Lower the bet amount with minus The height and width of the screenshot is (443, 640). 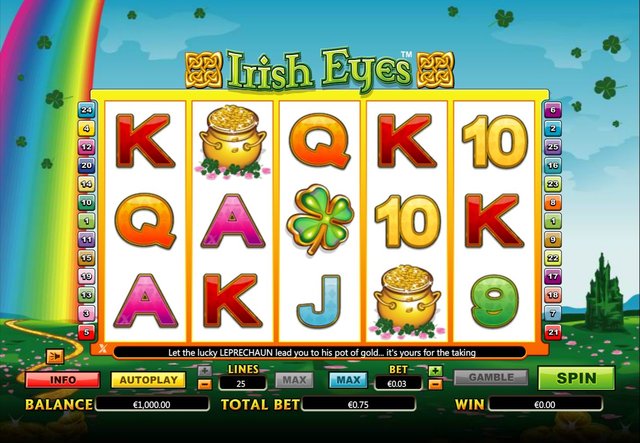click(x=435, y=384)
